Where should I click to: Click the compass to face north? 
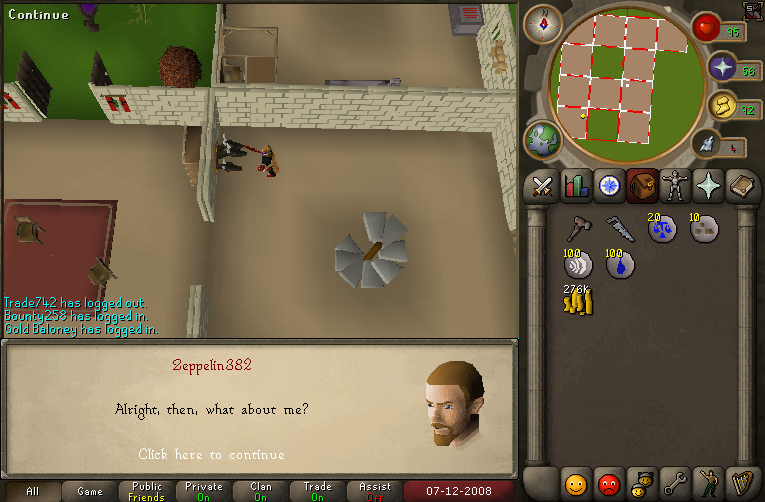click(x=543, y=23)
